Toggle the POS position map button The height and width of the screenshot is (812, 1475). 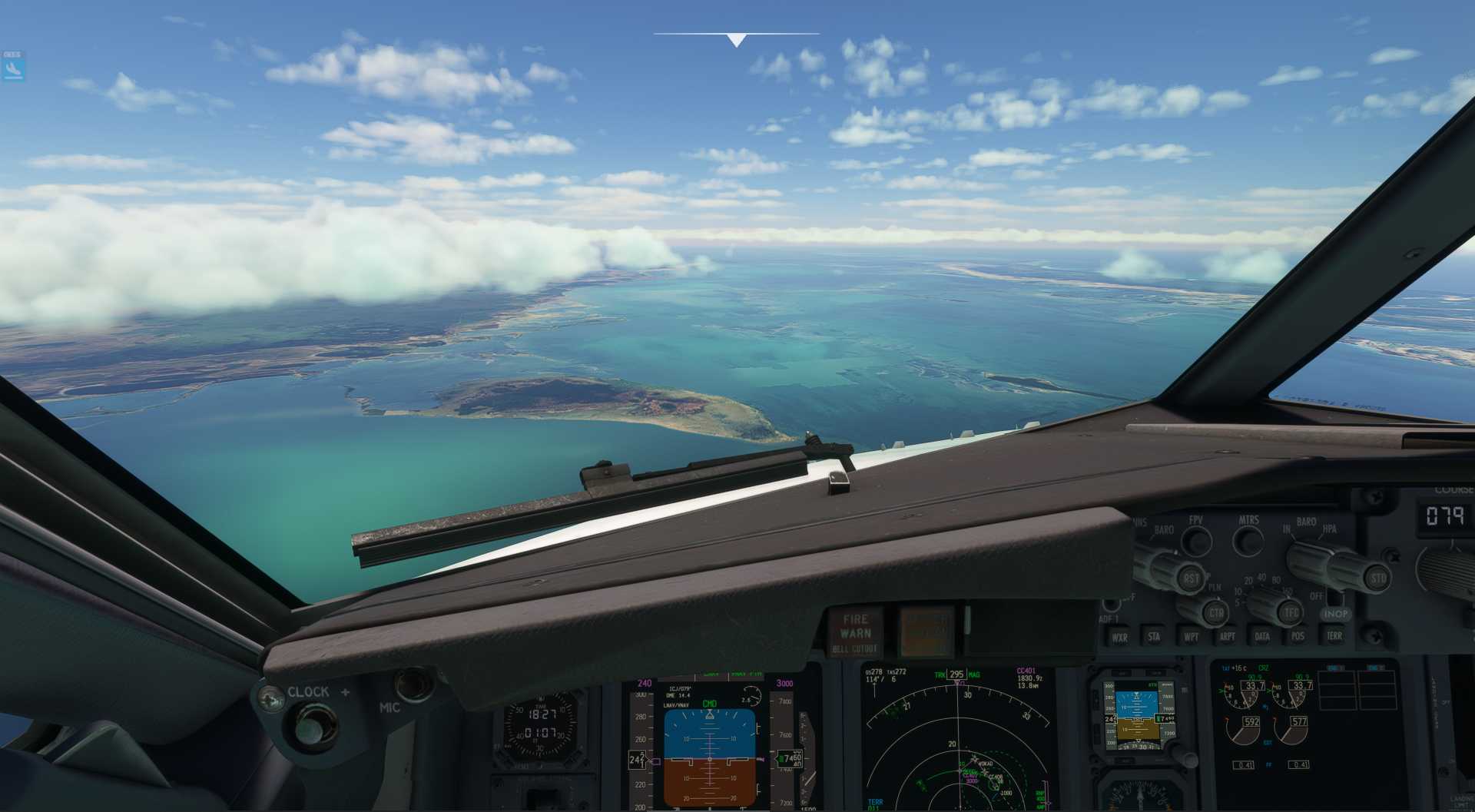[1298, 636]
